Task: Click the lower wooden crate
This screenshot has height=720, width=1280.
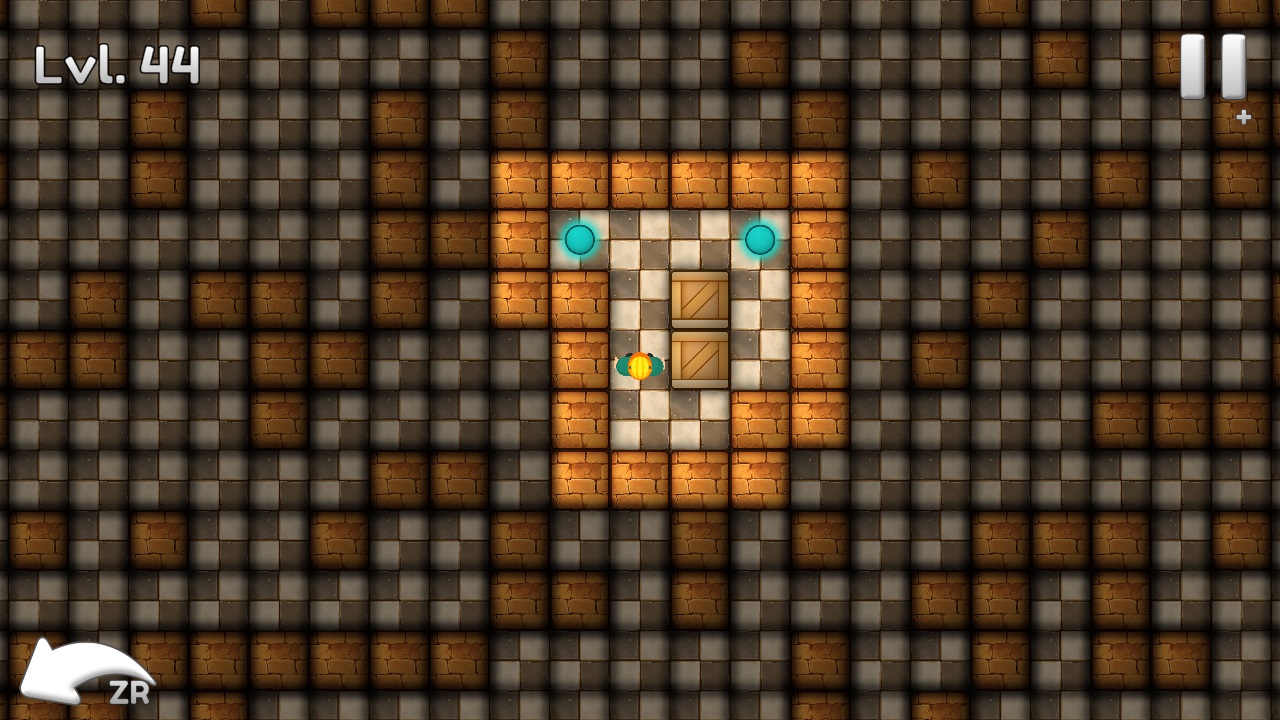Action: coord(700,358)
